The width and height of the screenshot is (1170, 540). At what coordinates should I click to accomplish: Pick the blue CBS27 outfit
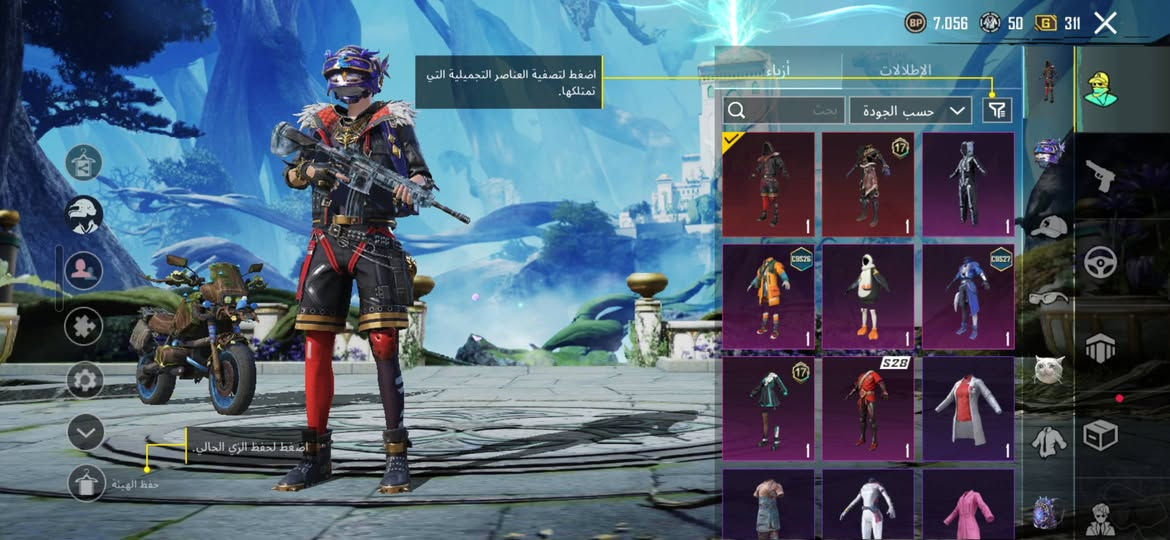coord(968,297)
